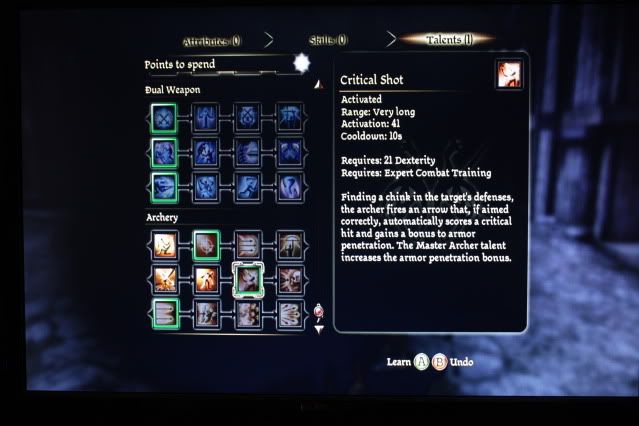Pick the Riposte talent icon

click(x=205, y=152)
